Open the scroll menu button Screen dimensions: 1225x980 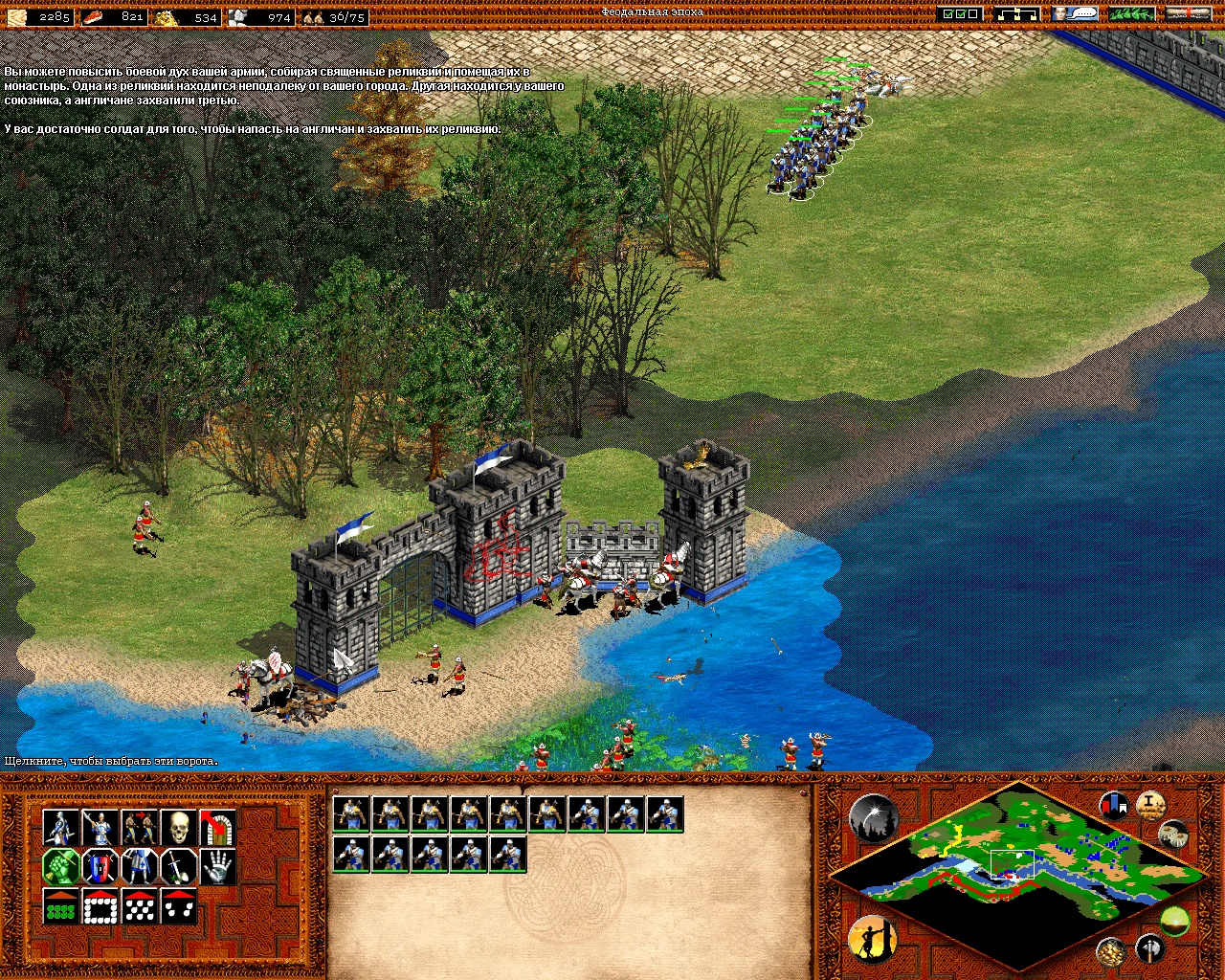tap(1189, 14)
